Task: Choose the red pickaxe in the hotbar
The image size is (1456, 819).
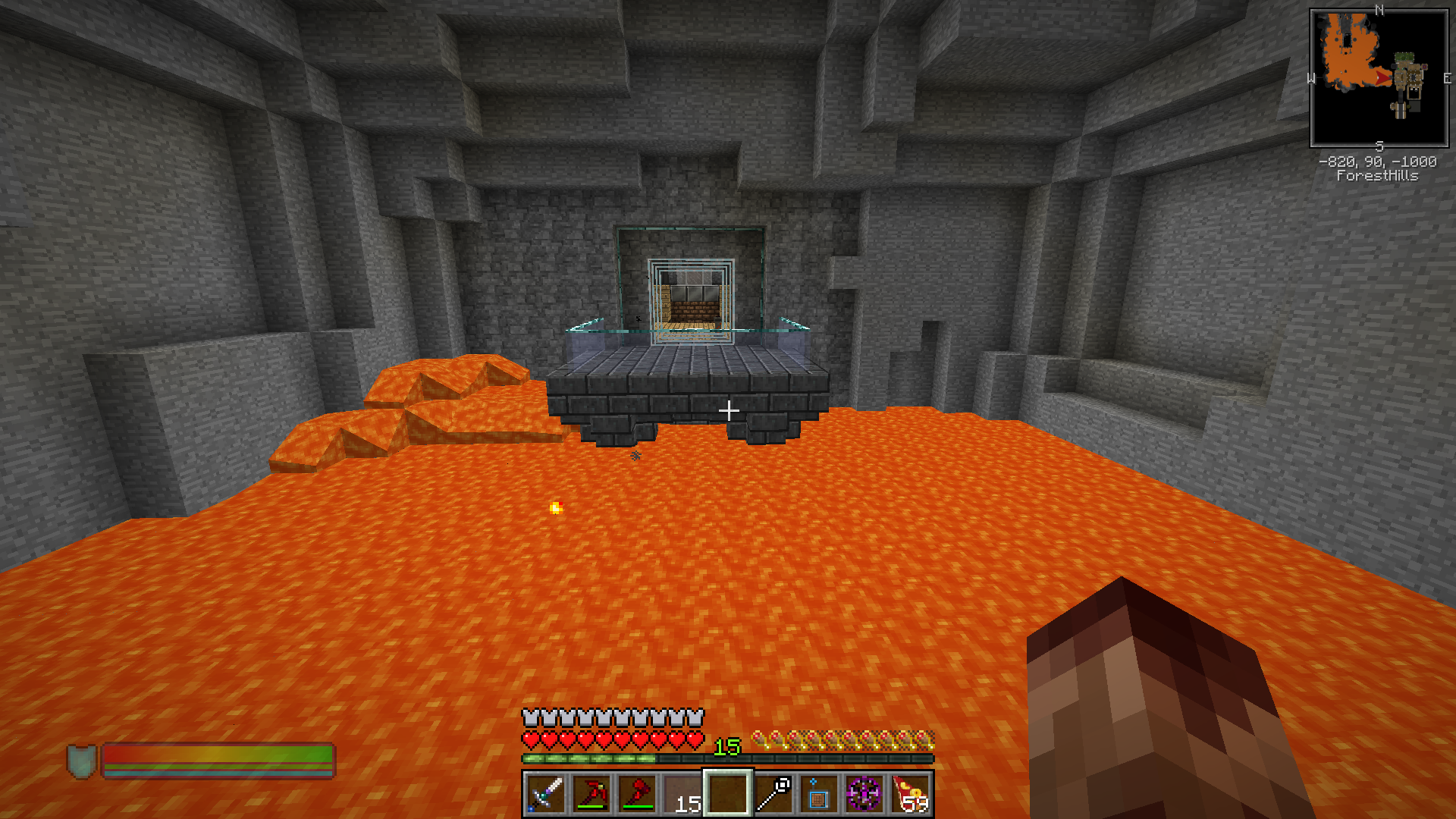Action: 591,793
